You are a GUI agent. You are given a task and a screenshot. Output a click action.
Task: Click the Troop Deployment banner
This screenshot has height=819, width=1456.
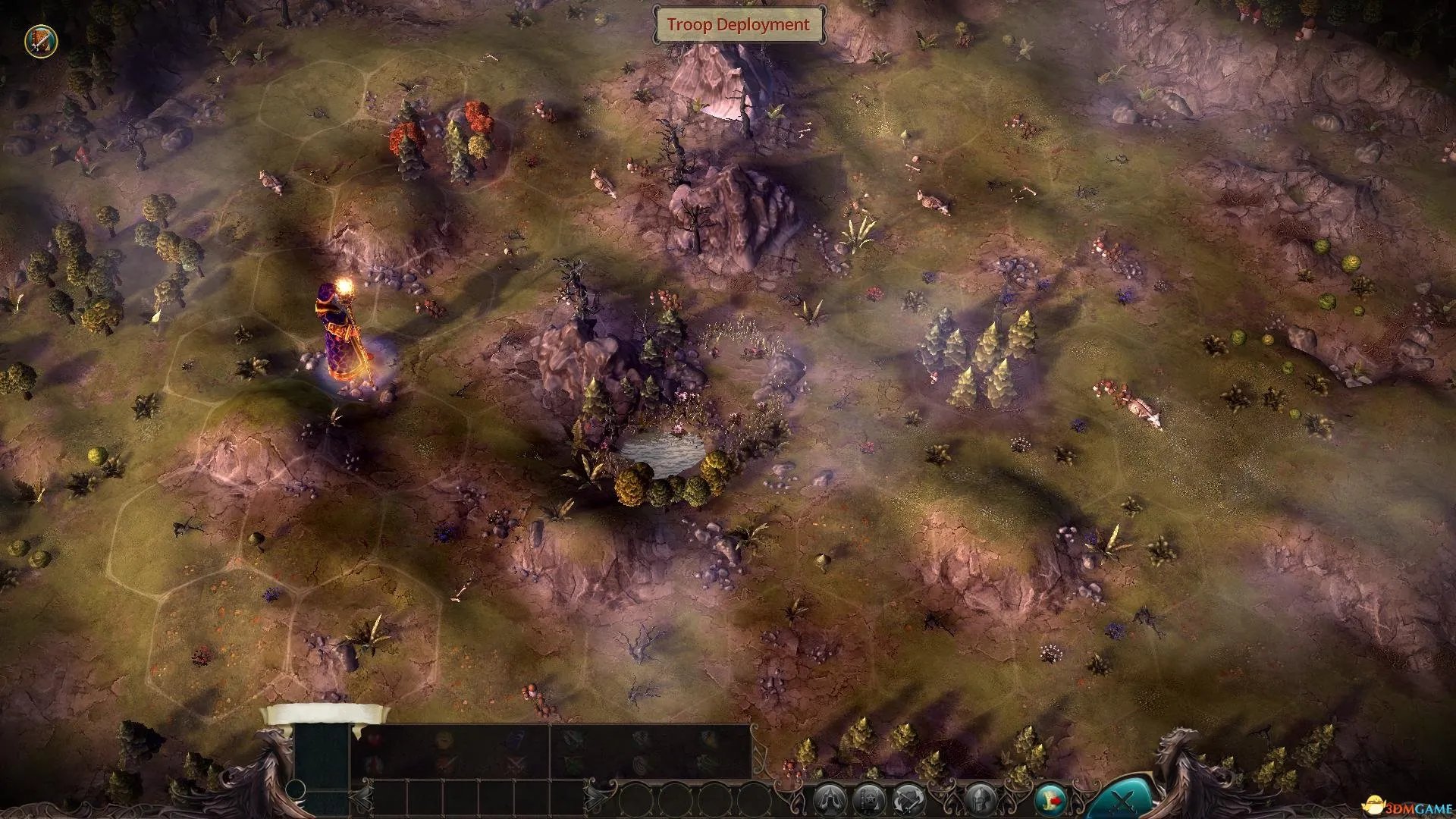point(738,25)
